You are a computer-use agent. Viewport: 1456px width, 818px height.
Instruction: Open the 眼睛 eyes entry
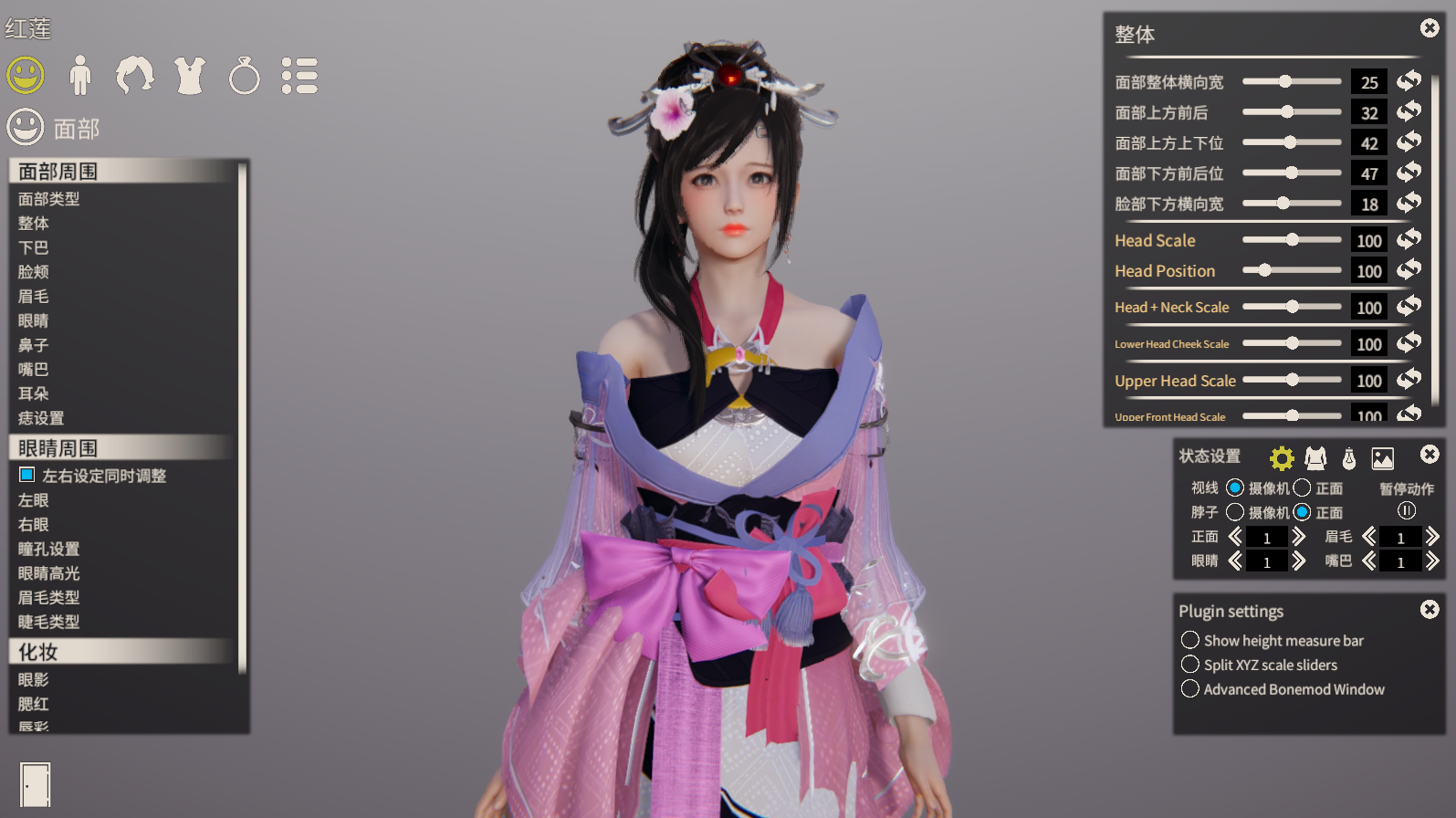click(x=34, y=320)
